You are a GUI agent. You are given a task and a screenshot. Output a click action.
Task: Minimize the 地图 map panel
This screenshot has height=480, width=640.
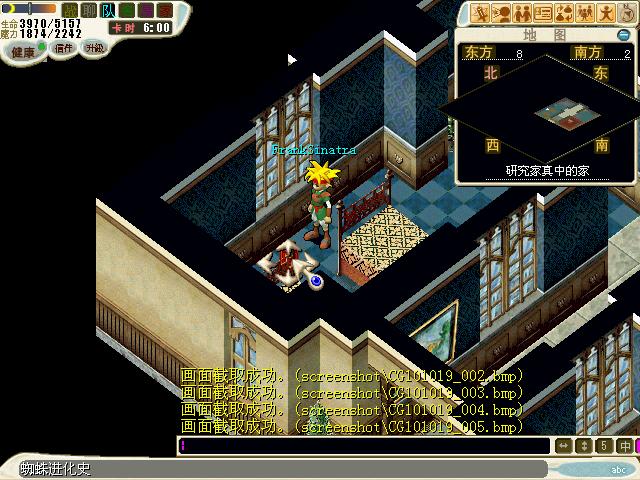pyautogui.click(x=624, y=35)
